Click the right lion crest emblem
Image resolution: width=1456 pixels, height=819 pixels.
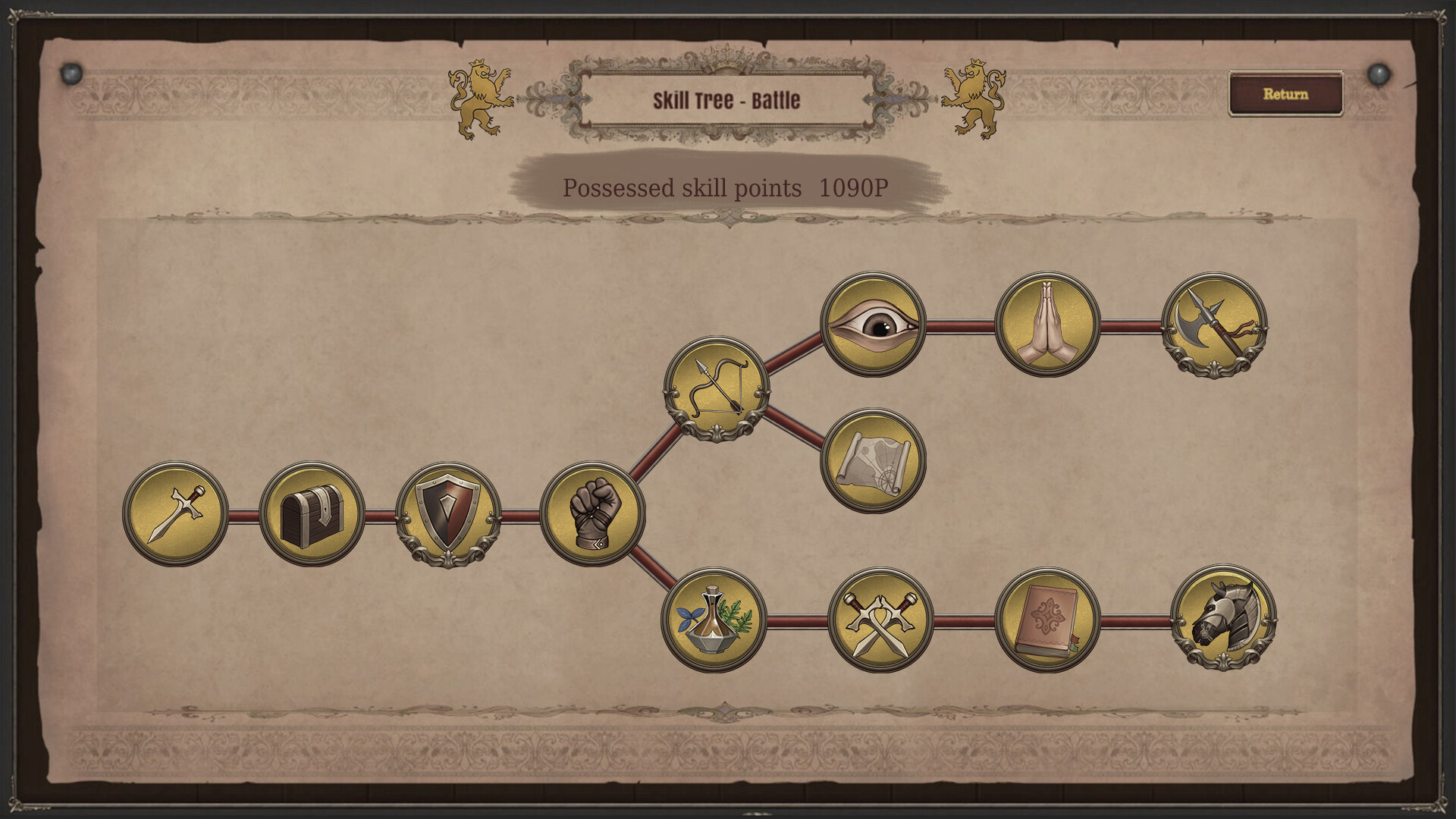coord(974,99)
